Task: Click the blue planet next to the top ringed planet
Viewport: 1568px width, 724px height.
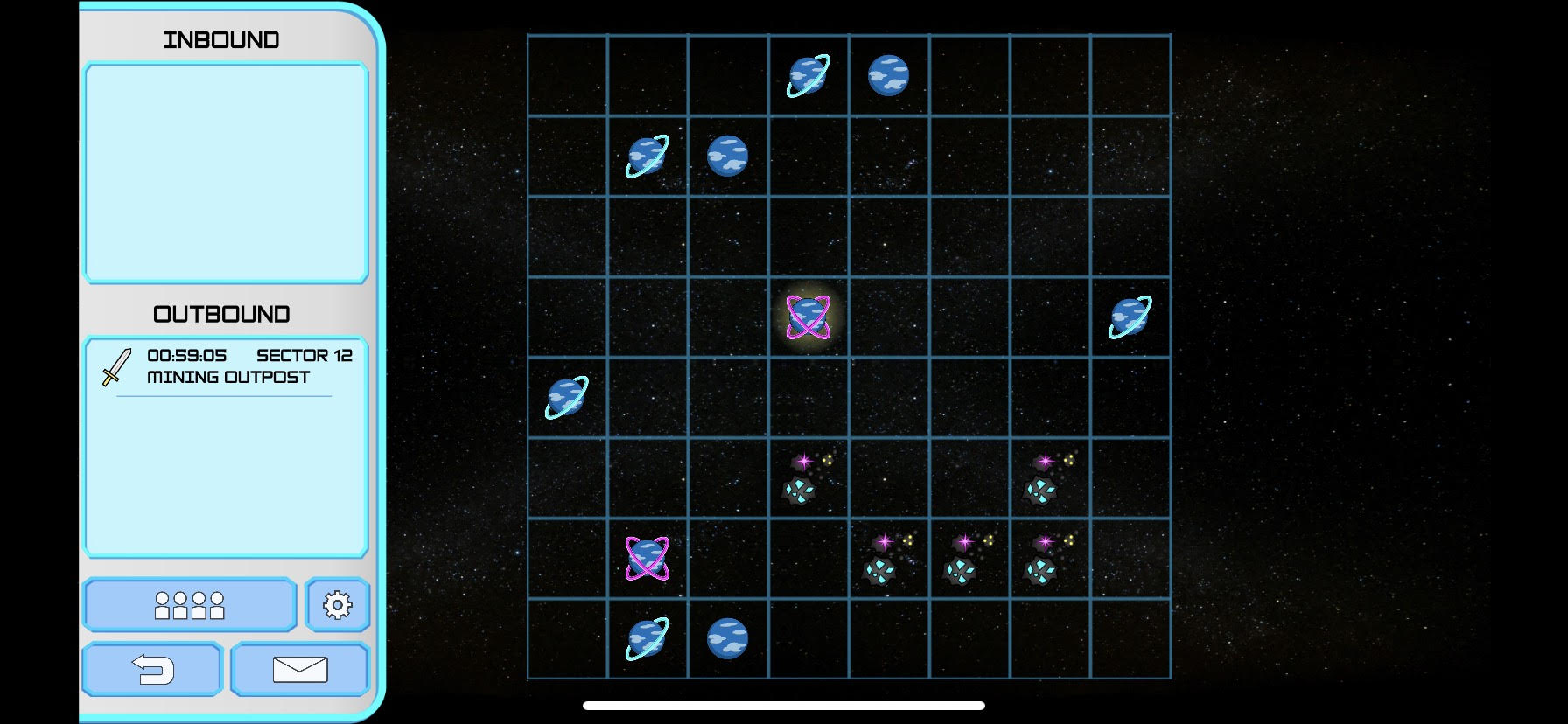Action: pos(887,73)
